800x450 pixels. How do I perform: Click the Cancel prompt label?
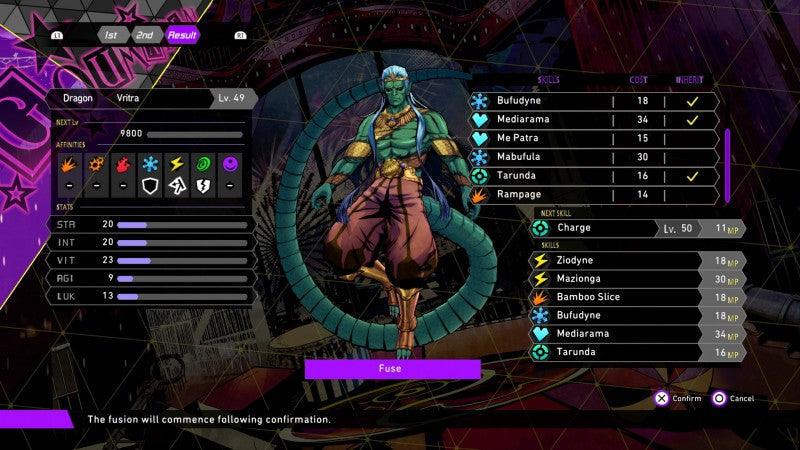point(741,398)
